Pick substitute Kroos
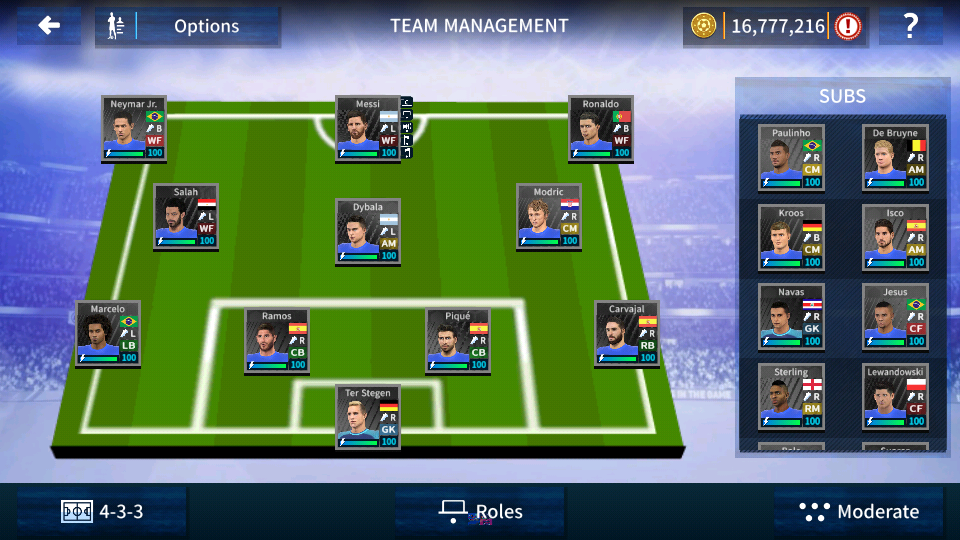This screenshot has height=540, width=960. tap(790, 237)
